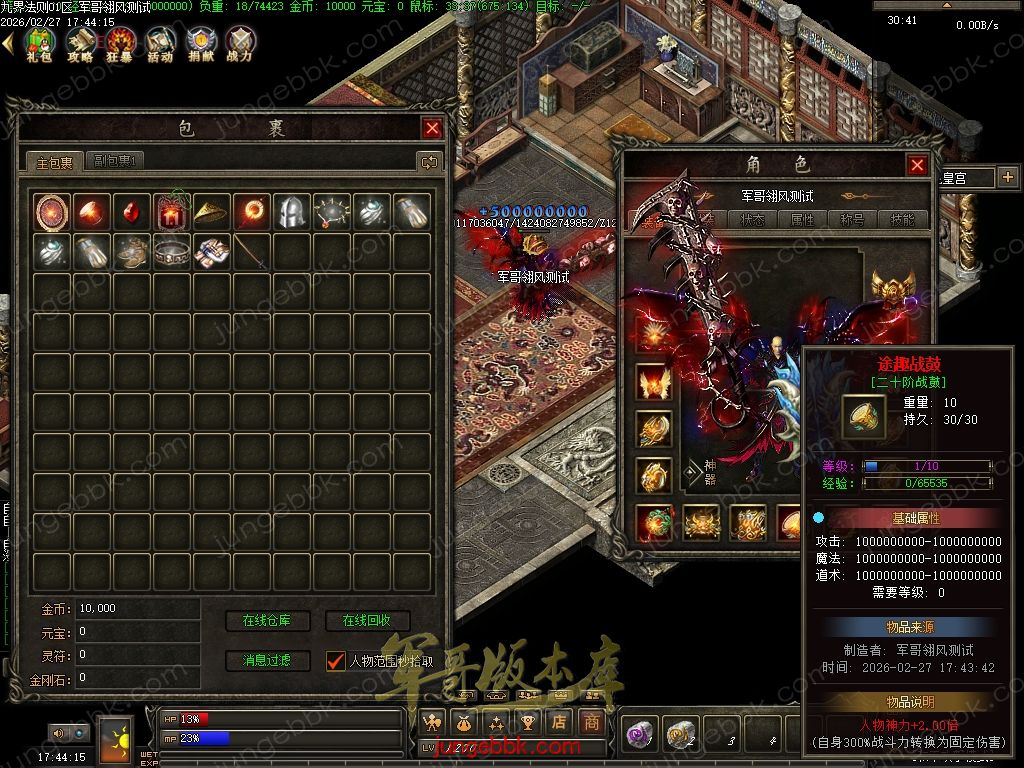Activate the 狂暴 berserk icon

[121, 42]
